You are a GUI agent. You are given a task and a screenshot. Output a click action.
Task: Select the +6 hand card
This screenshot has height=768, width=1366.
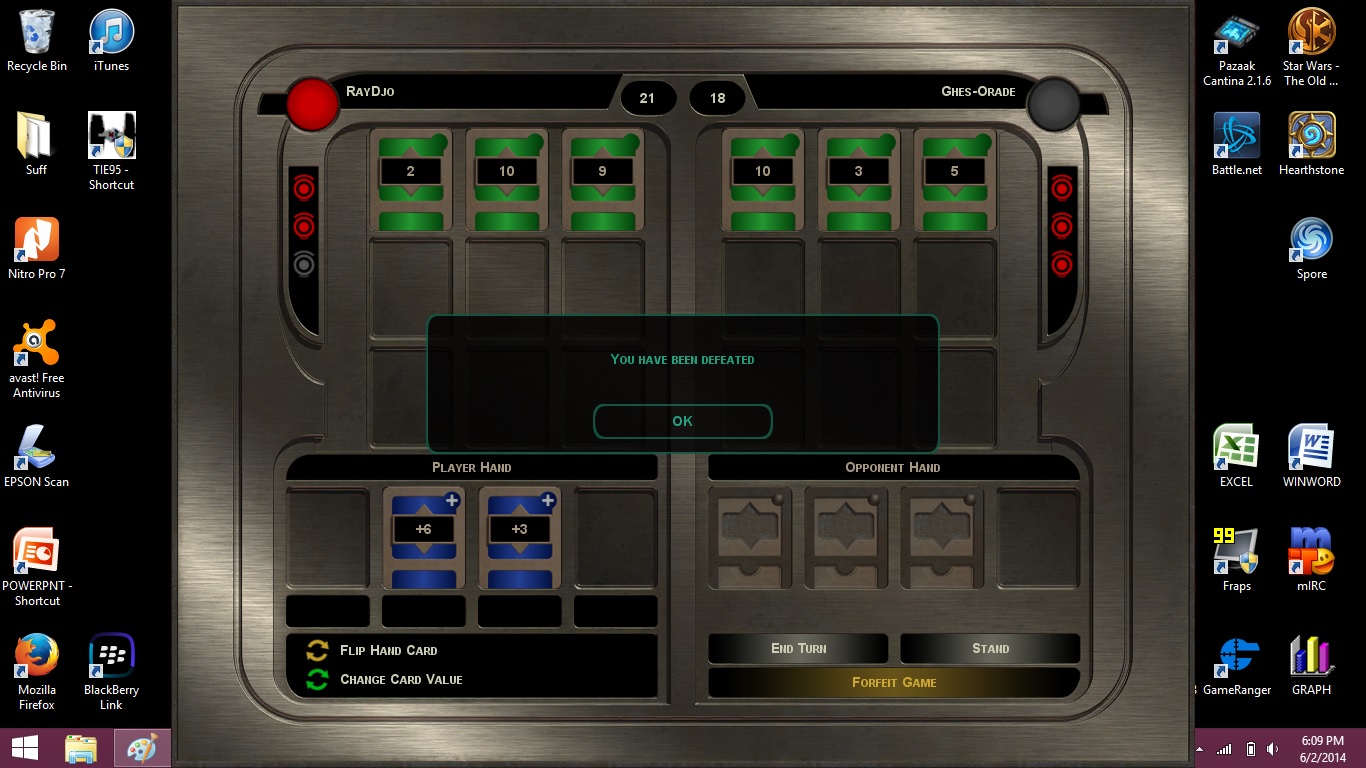coord(423,536)
